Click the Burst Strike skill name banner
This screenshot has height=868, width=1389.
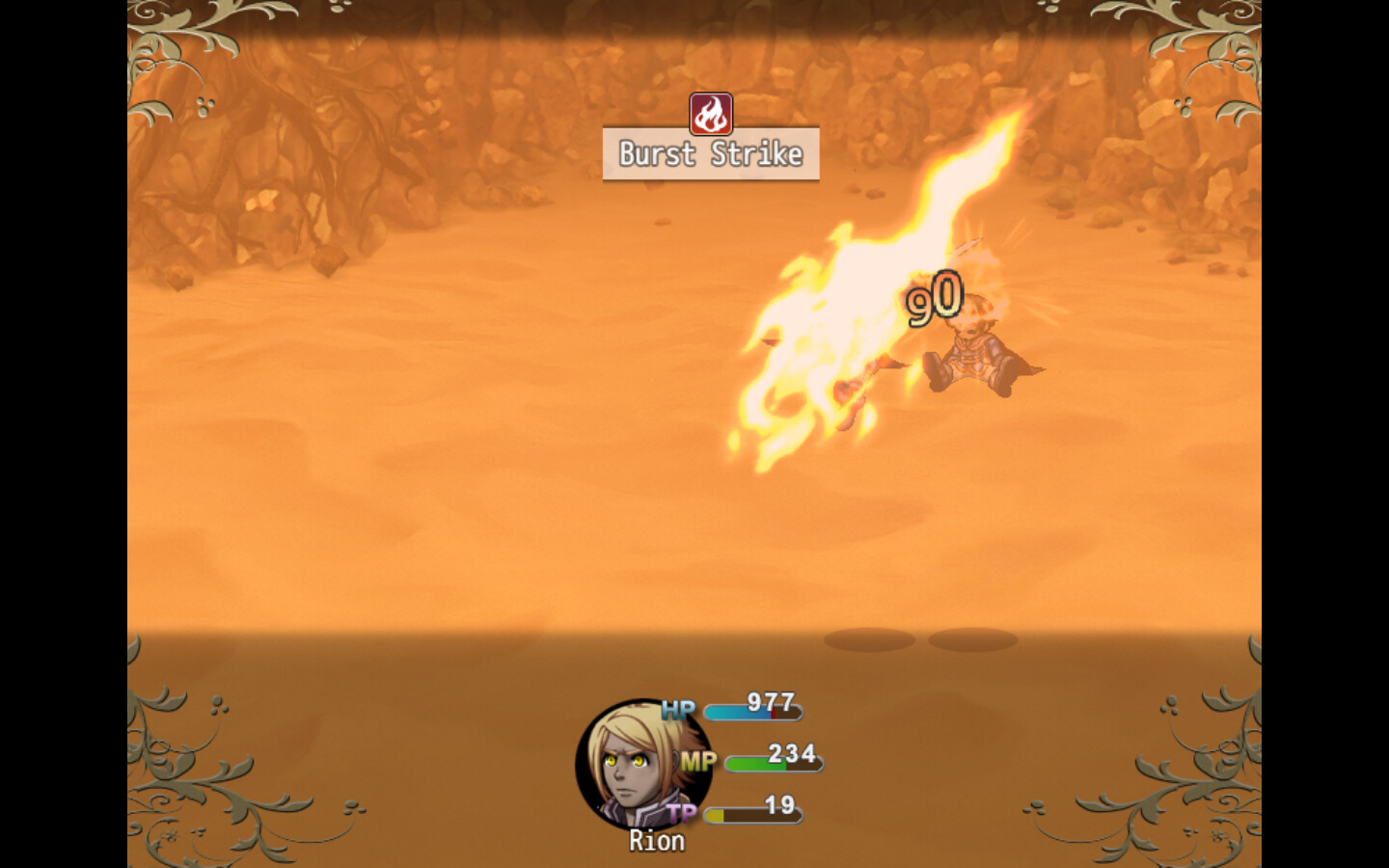click(711, 152)
